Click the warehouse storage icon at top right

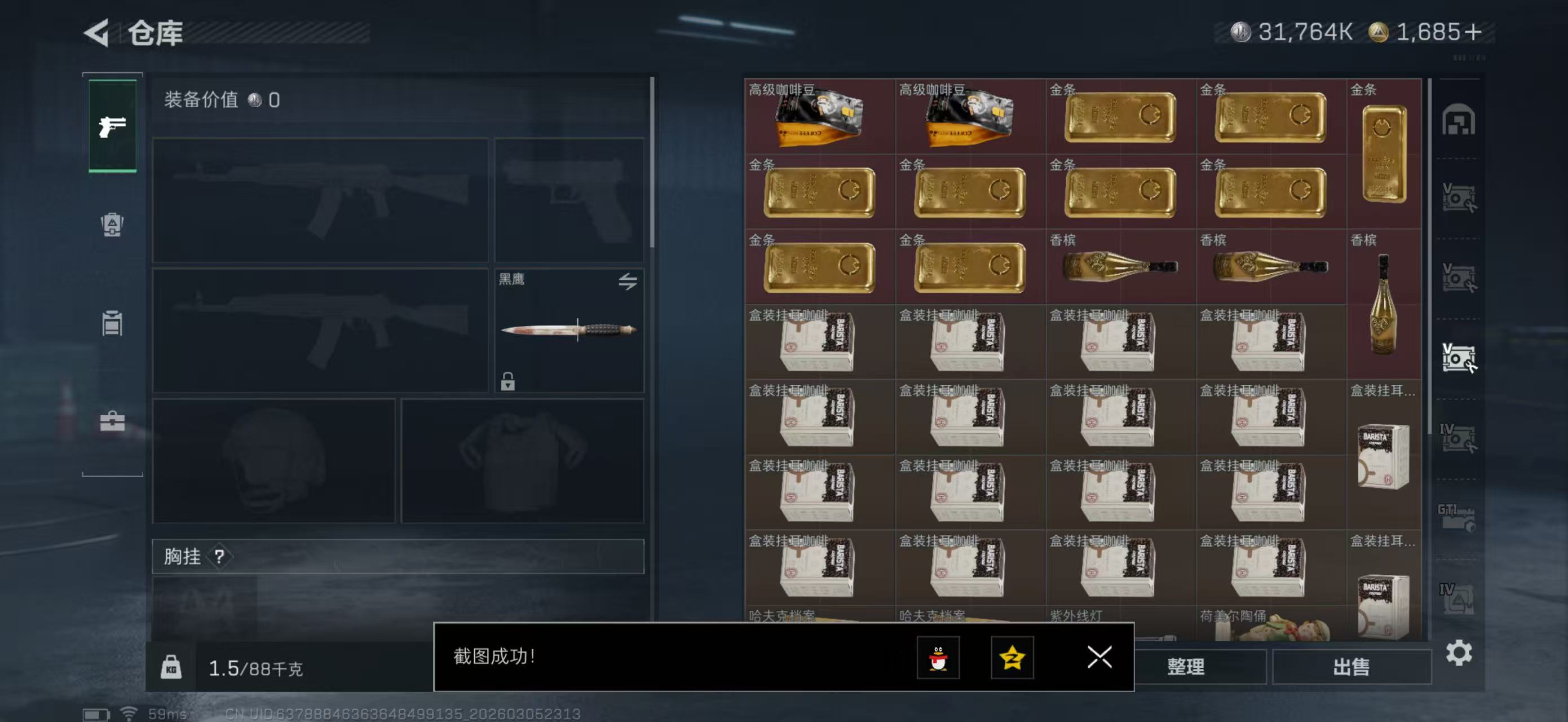pyautogui.click(x=1459, y=121)
